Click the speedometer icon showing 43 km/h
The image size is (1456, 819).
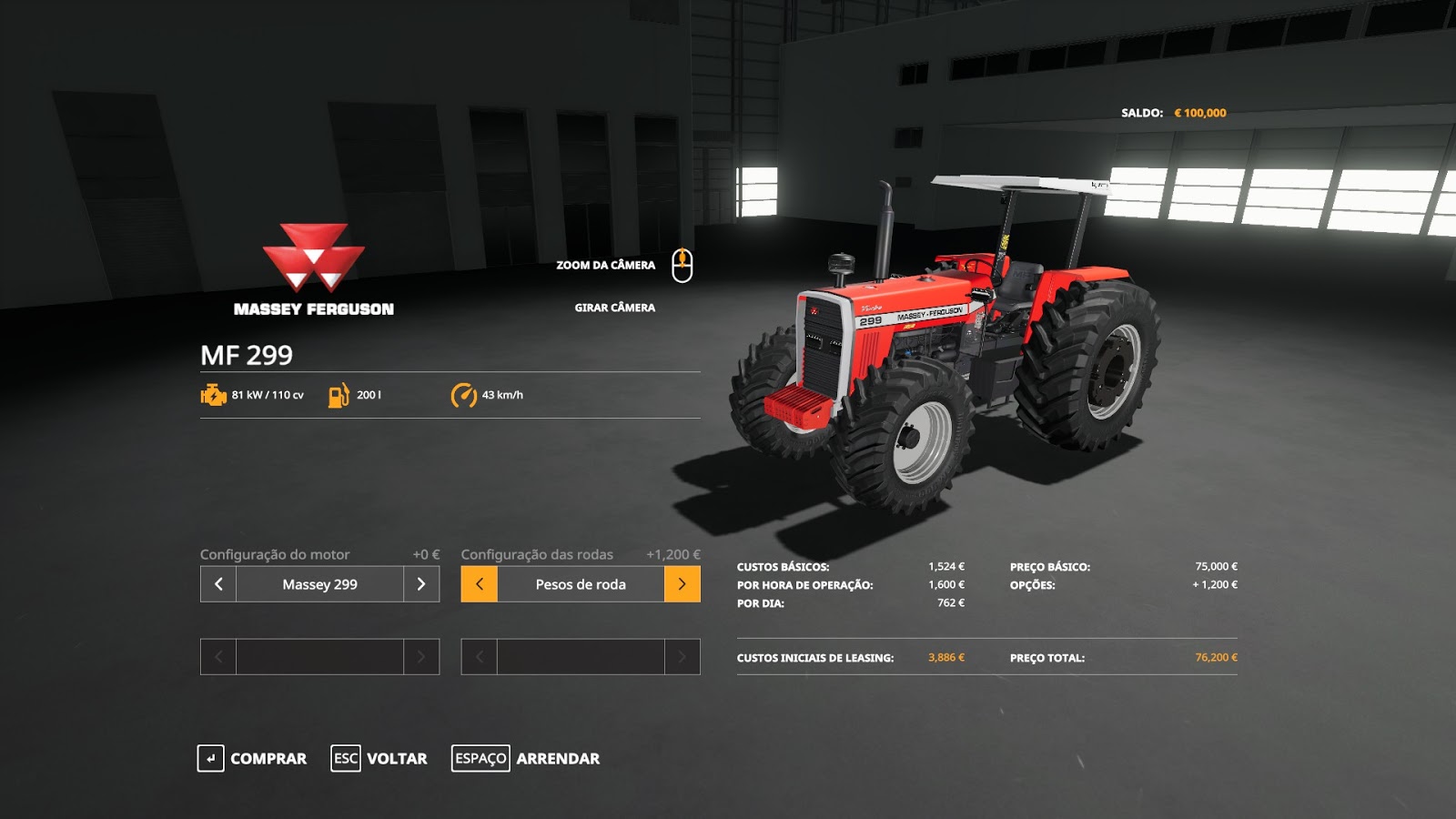click(463, 396)
